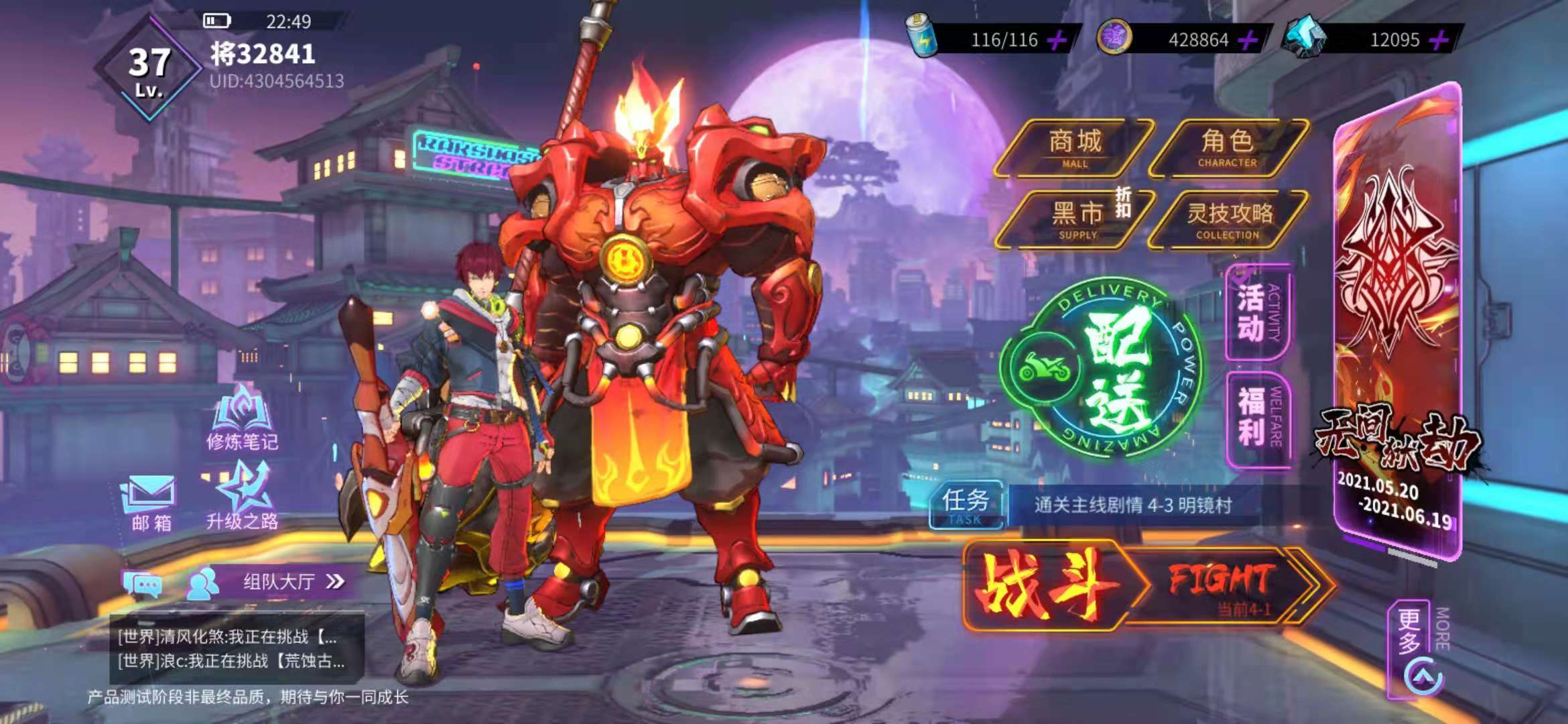Enter the 黑市 Supply black market
Screen dimensions: 1568x724
coord(1076,219)
